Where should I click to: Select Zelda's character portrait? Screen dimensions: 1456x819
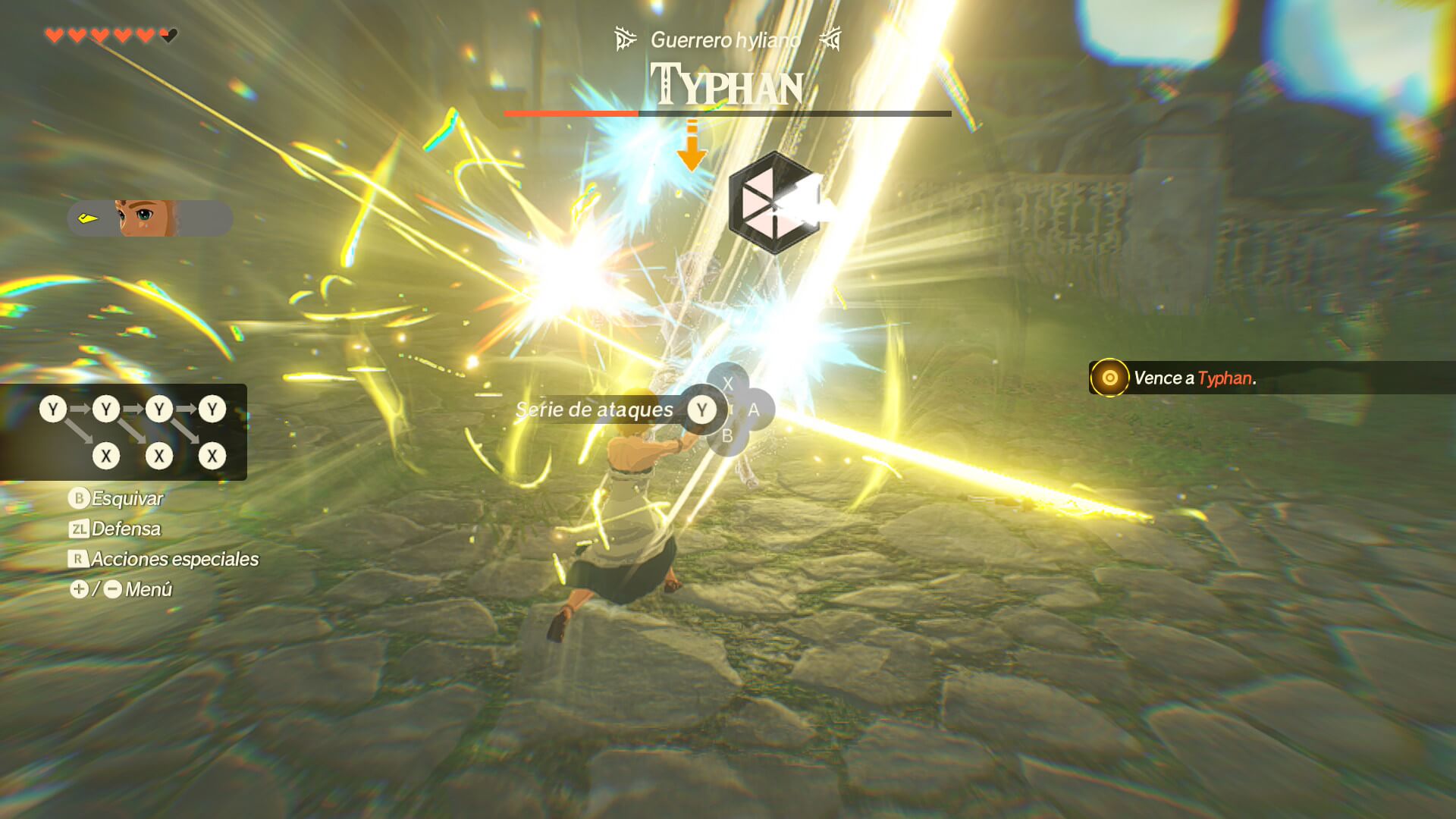tap(147, 218)
